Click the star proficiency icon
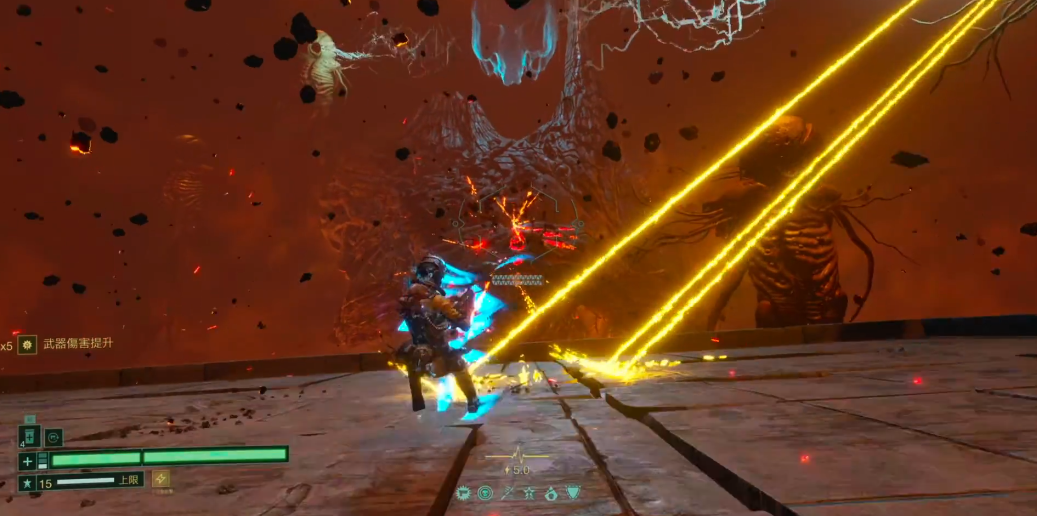 28,484
